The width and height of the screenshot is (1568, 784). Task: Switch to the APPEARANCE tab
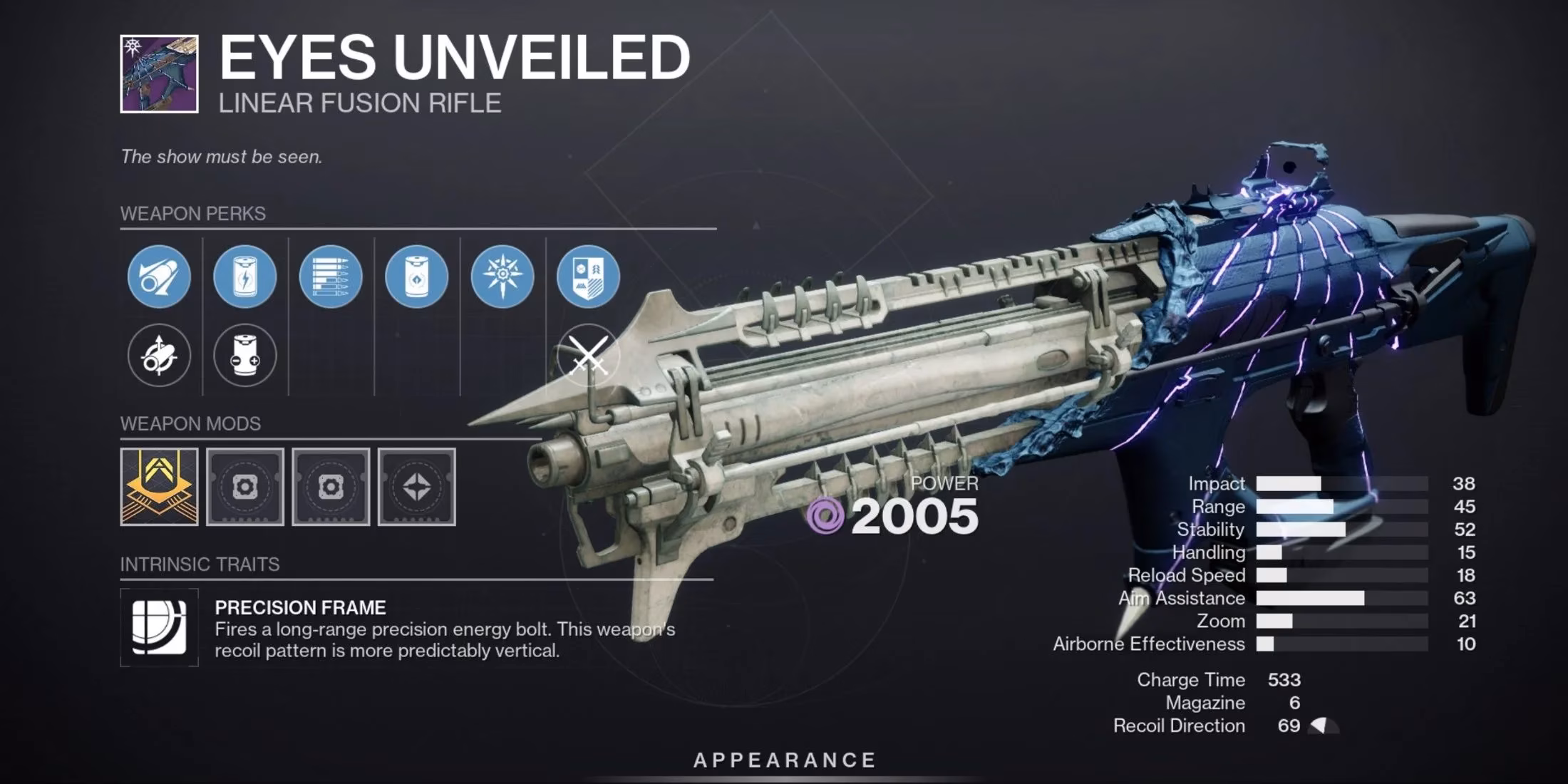(784, 759)
